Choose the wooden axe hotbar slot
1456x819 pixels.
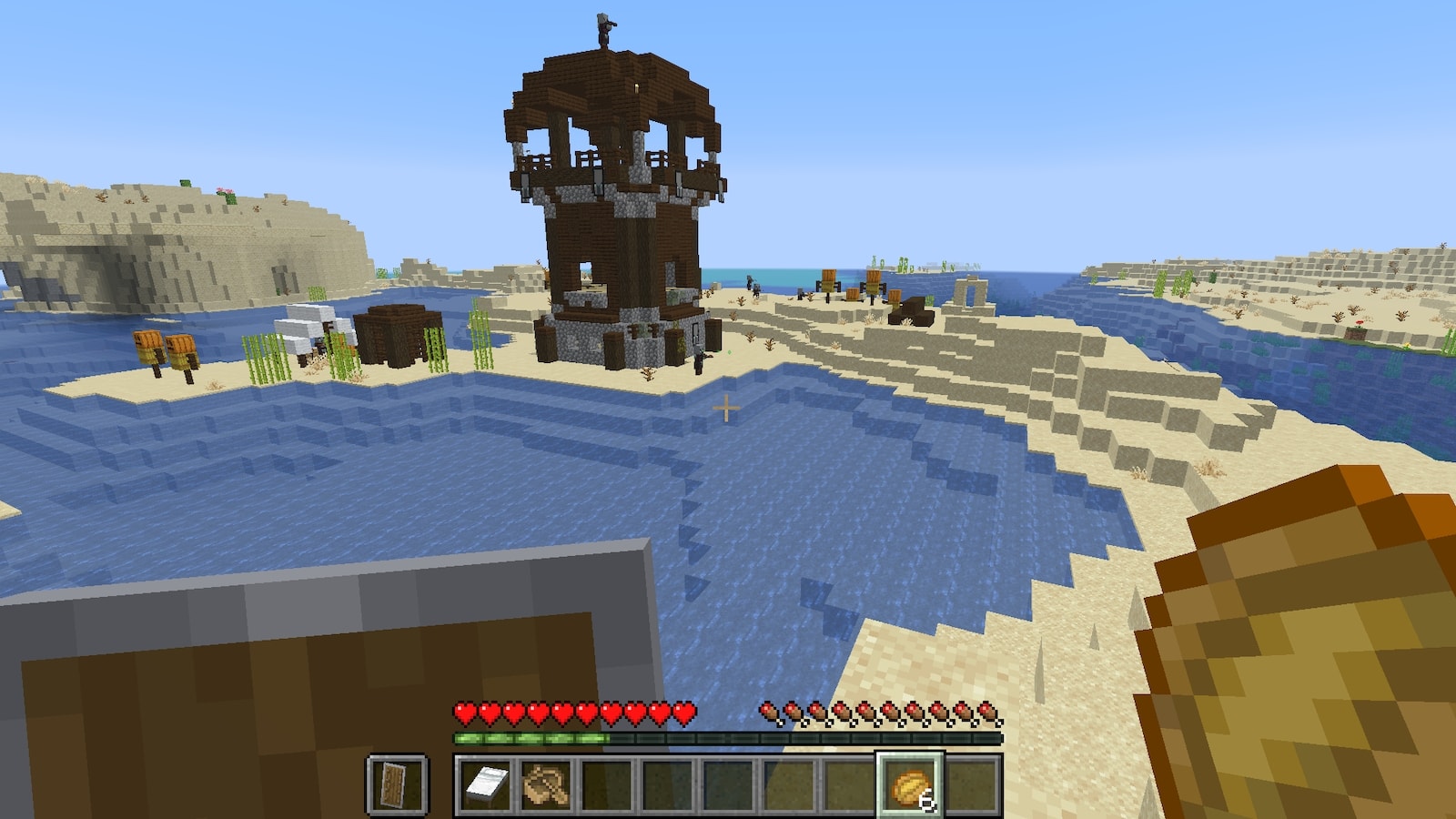[x=546, y=784]
